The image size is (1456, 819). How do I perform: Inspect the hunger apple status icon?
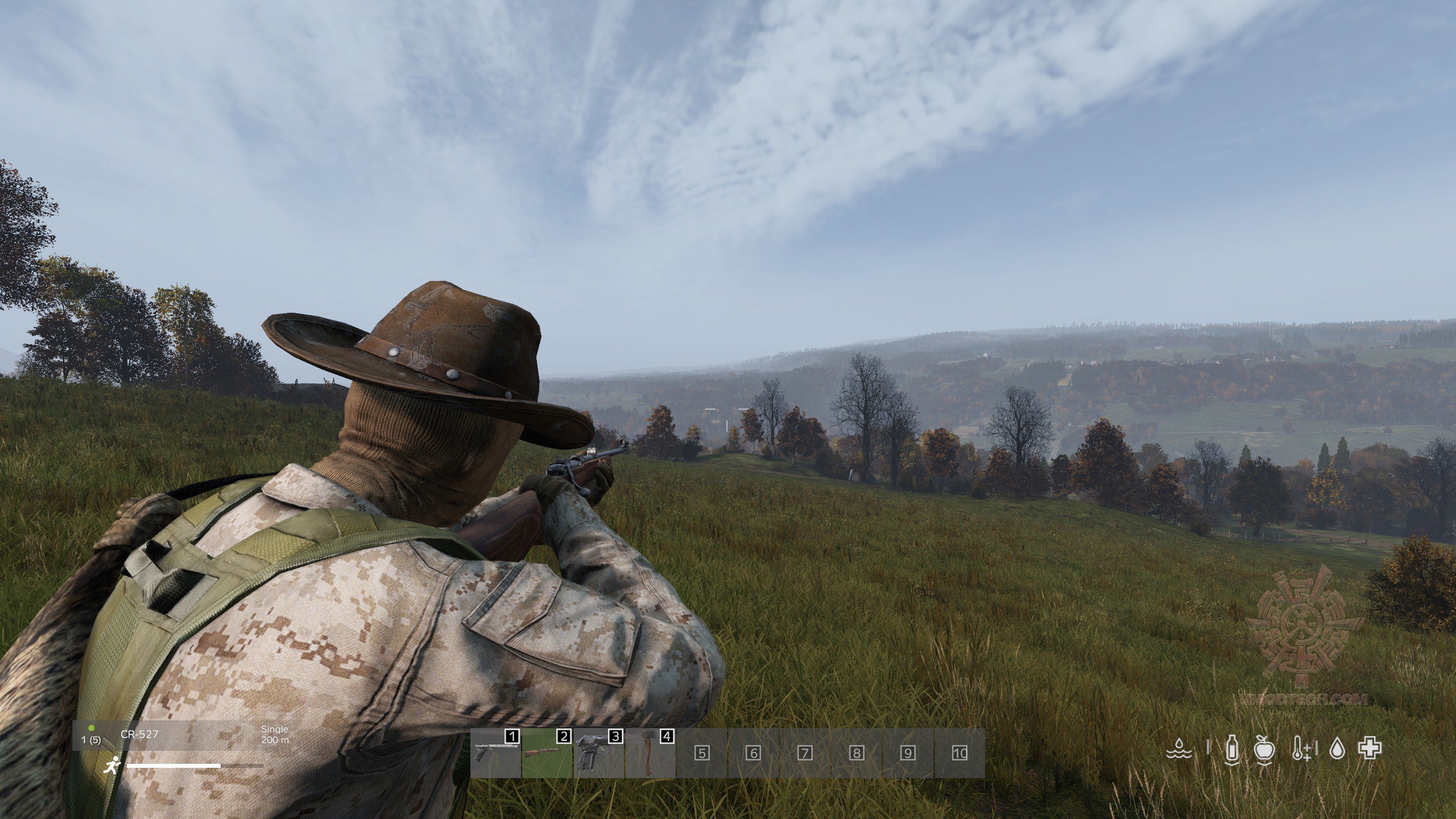tap(1265, 748)
